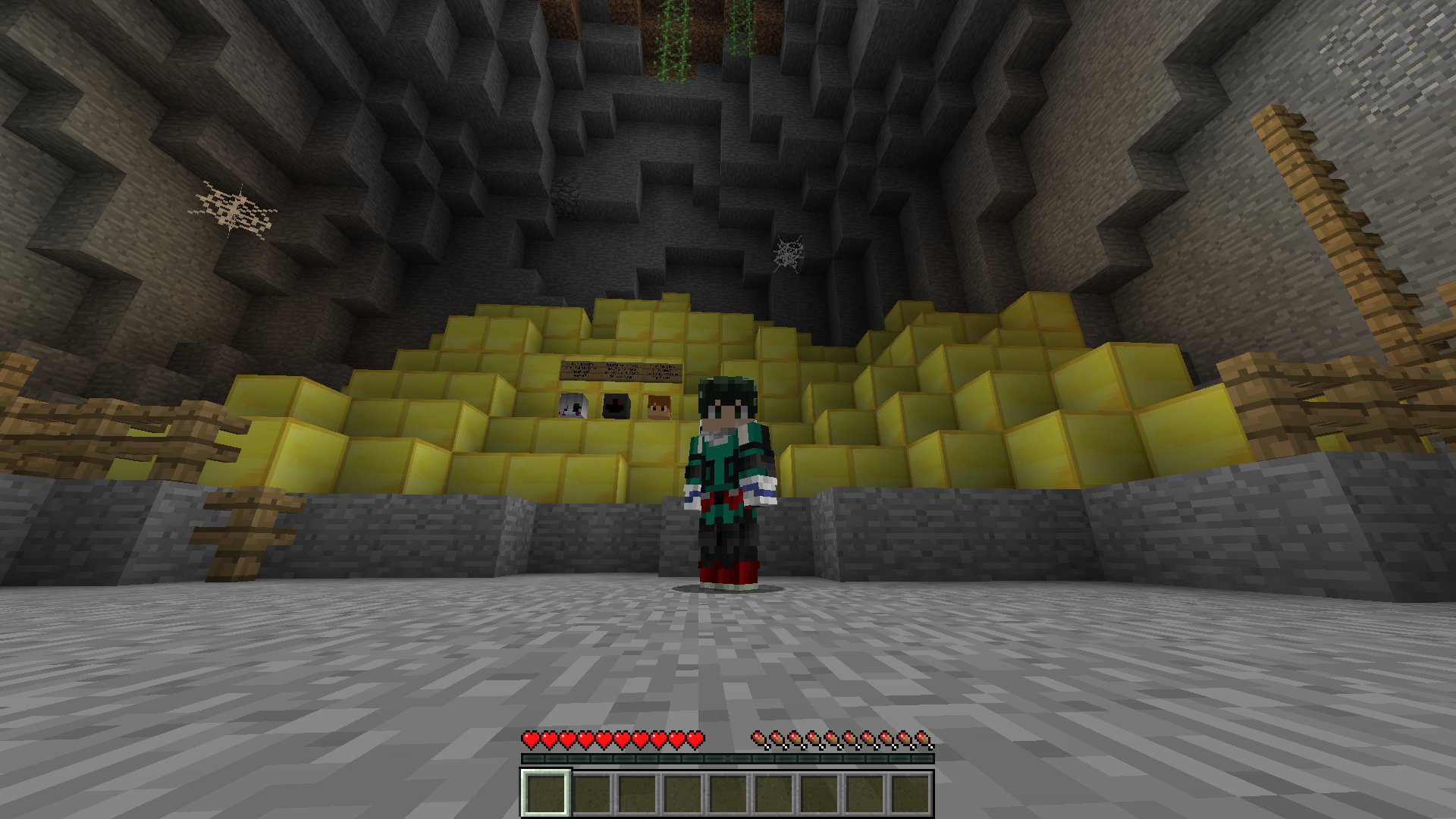Click the highlighted selected hotbar slot

pyautogui.click(x=545, y=793)
